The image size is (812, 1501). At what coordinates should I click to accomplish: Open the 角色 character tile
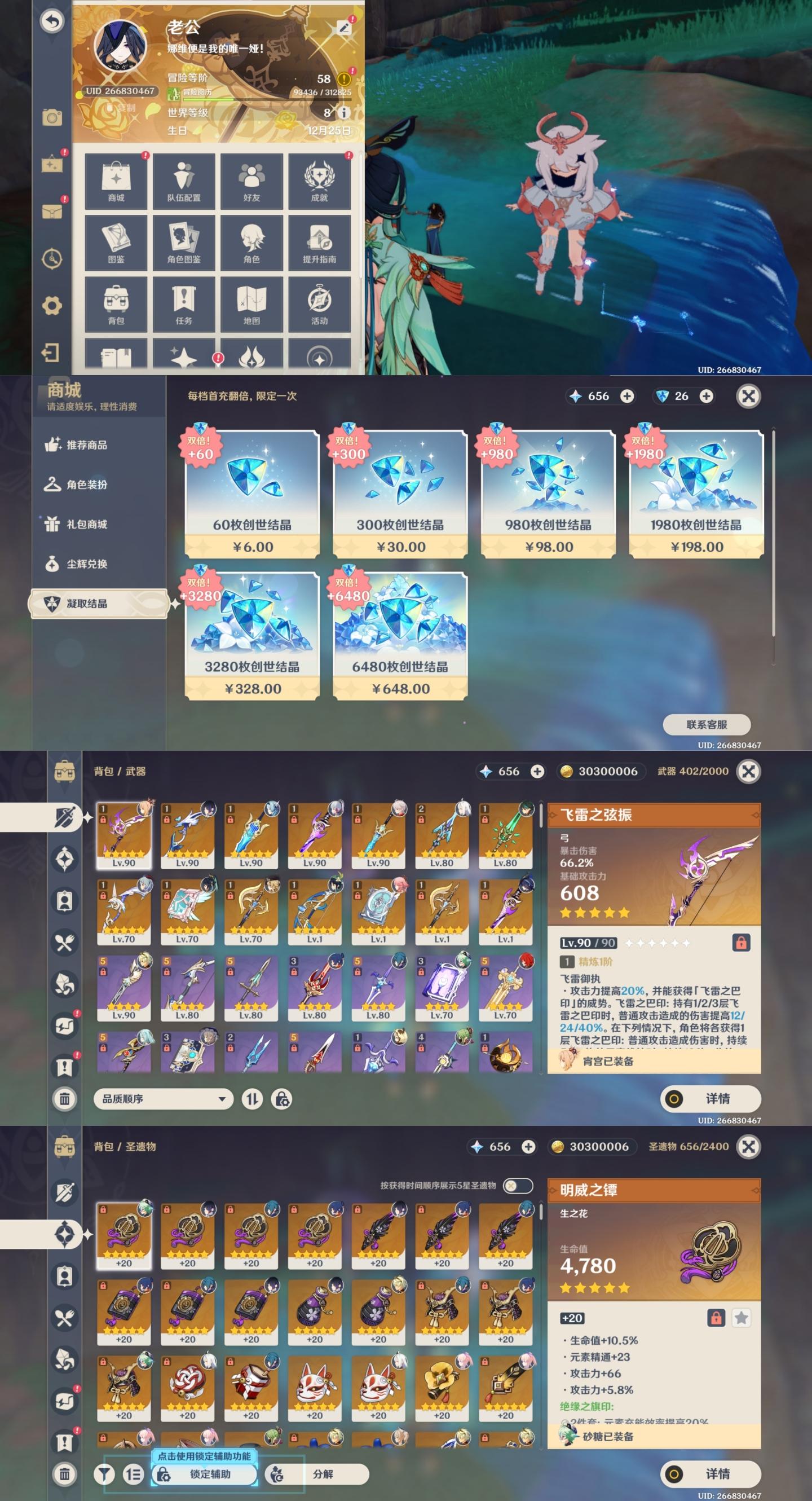[x=251, y=243]
